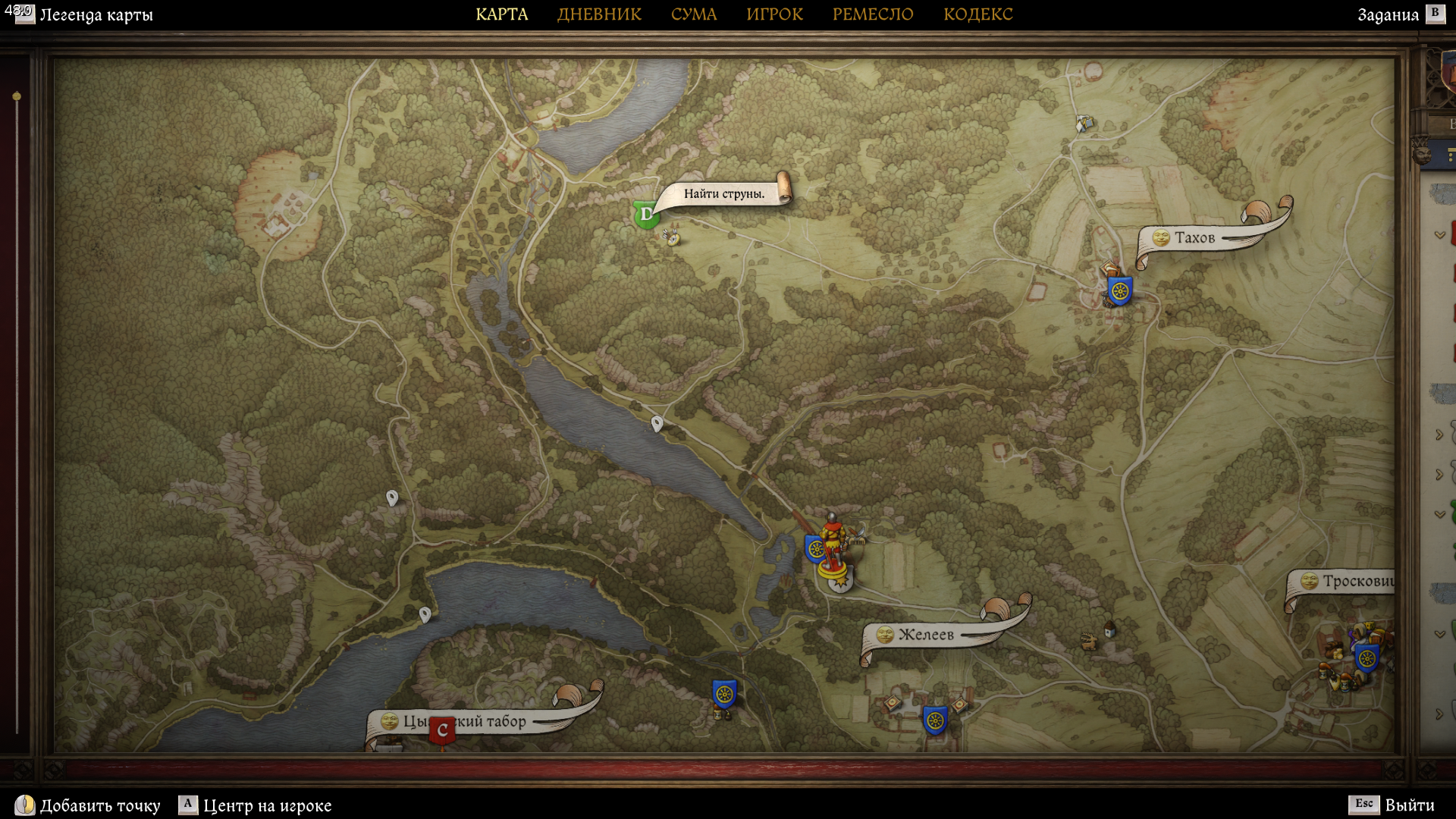Click Добавить точку to add waypoint
Image resolution: width=1456 pixels, height=819 pixels.
(x=99, y=805)
